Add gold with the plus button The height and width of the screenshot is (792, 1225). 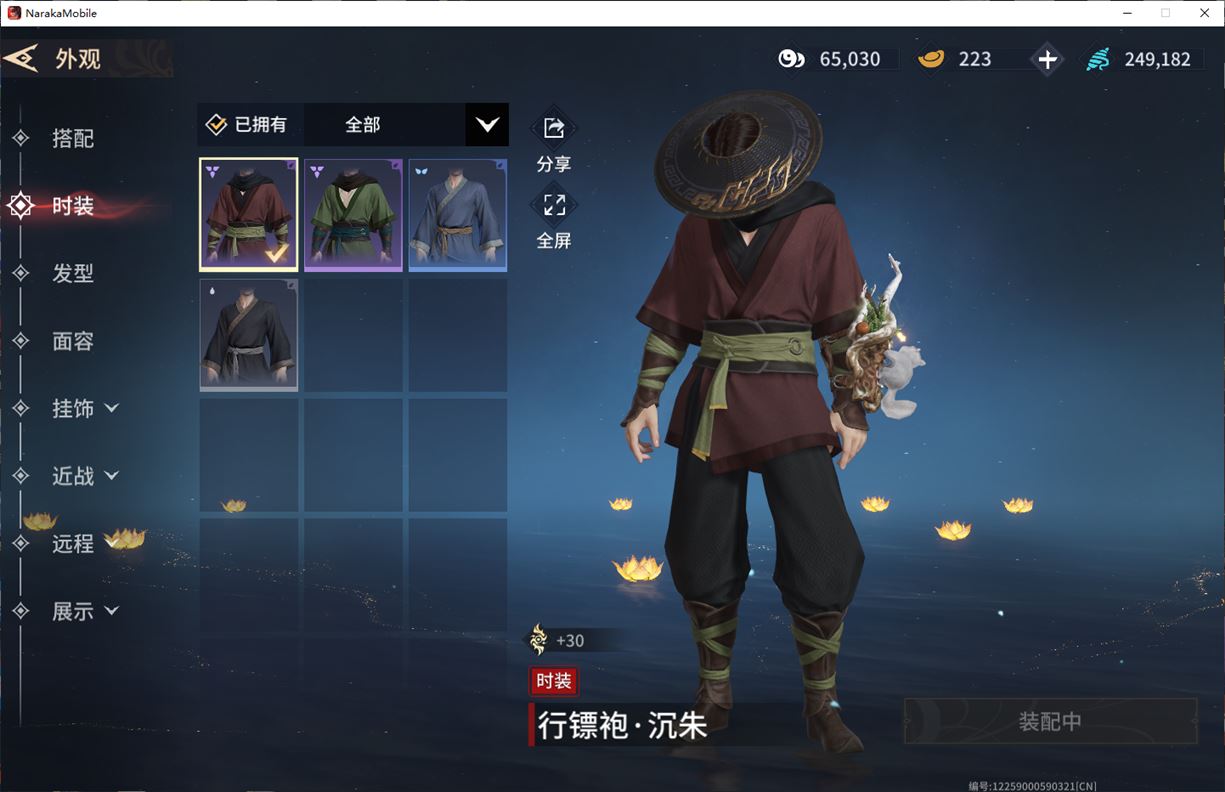click(x=1047, y=59)
